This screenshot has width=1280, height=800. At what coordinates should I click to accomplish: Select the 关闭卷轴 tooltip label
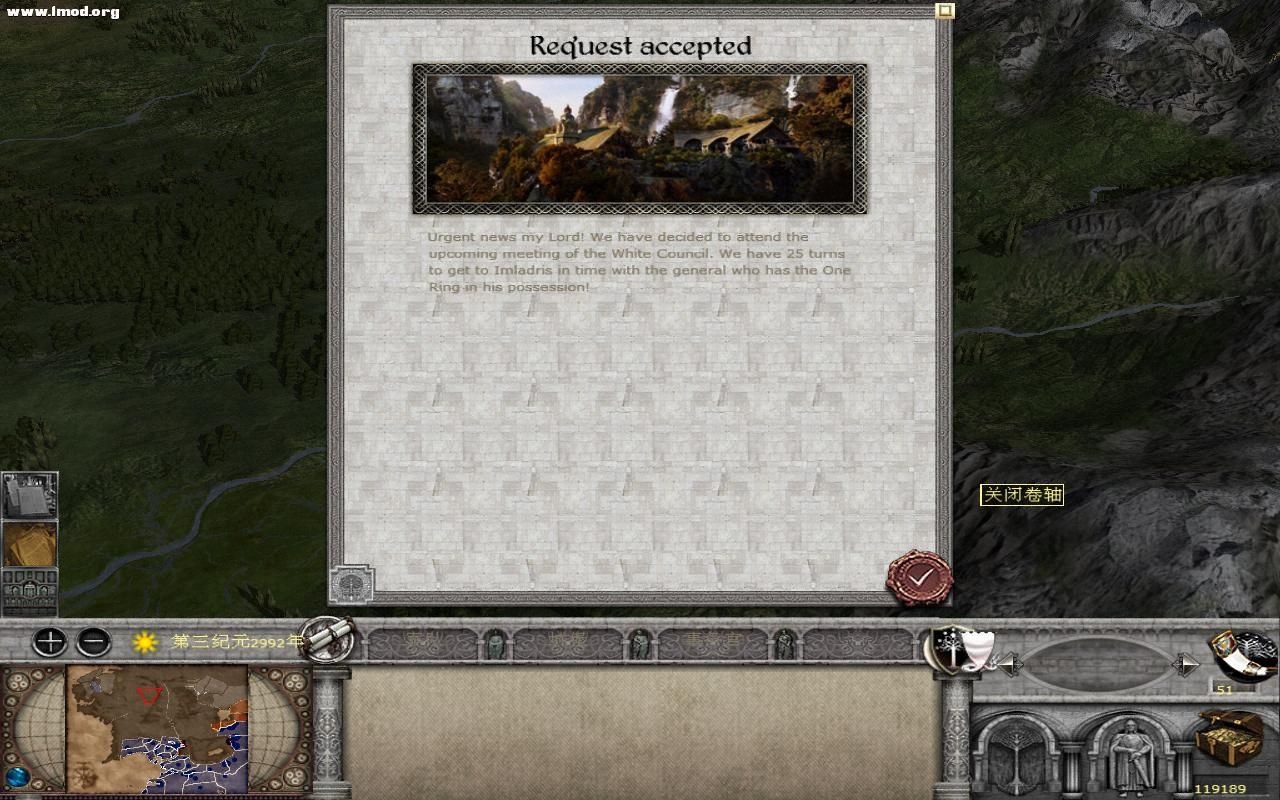1023,495
